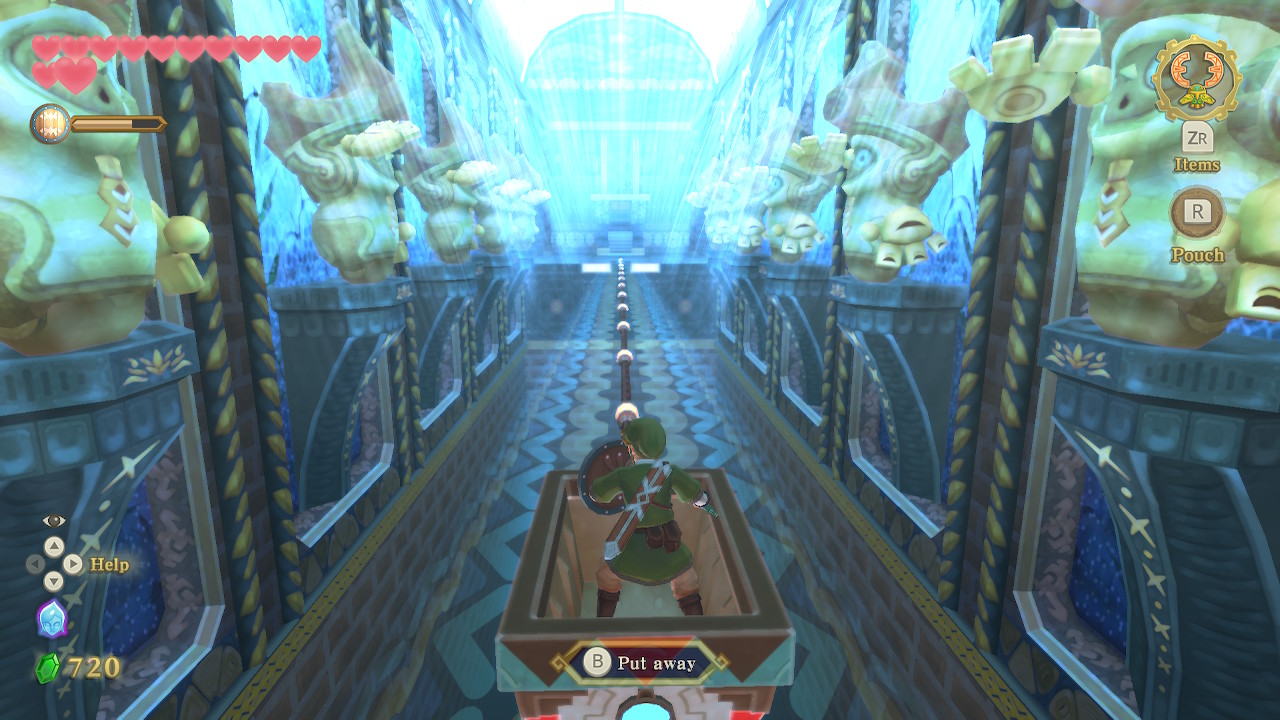Select the equipped Beetle item icon
Image resolution: width=1280 pixels, height=720 pixels.
coord(1196,78)
